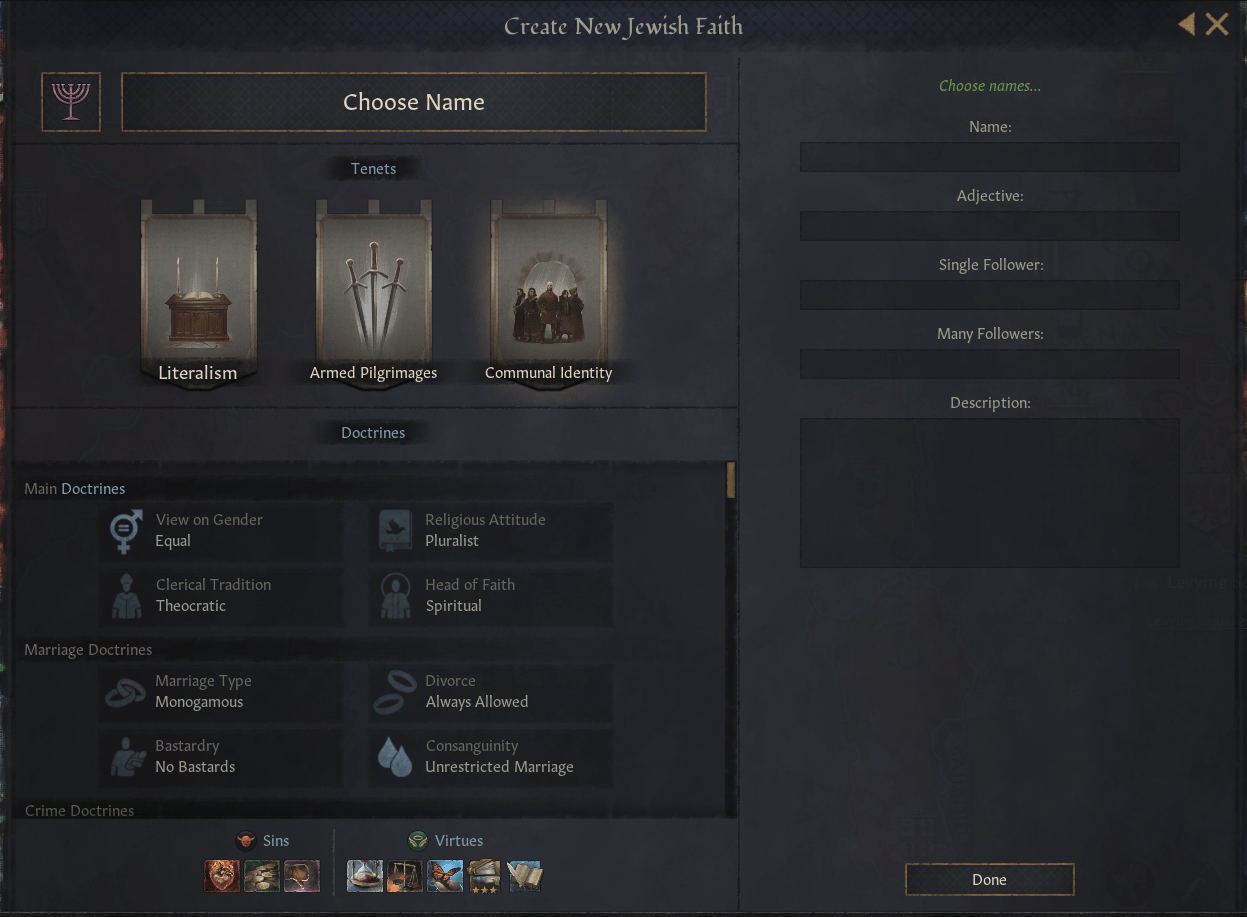
Task: Focus the faith Name input field
Action: 989,157
